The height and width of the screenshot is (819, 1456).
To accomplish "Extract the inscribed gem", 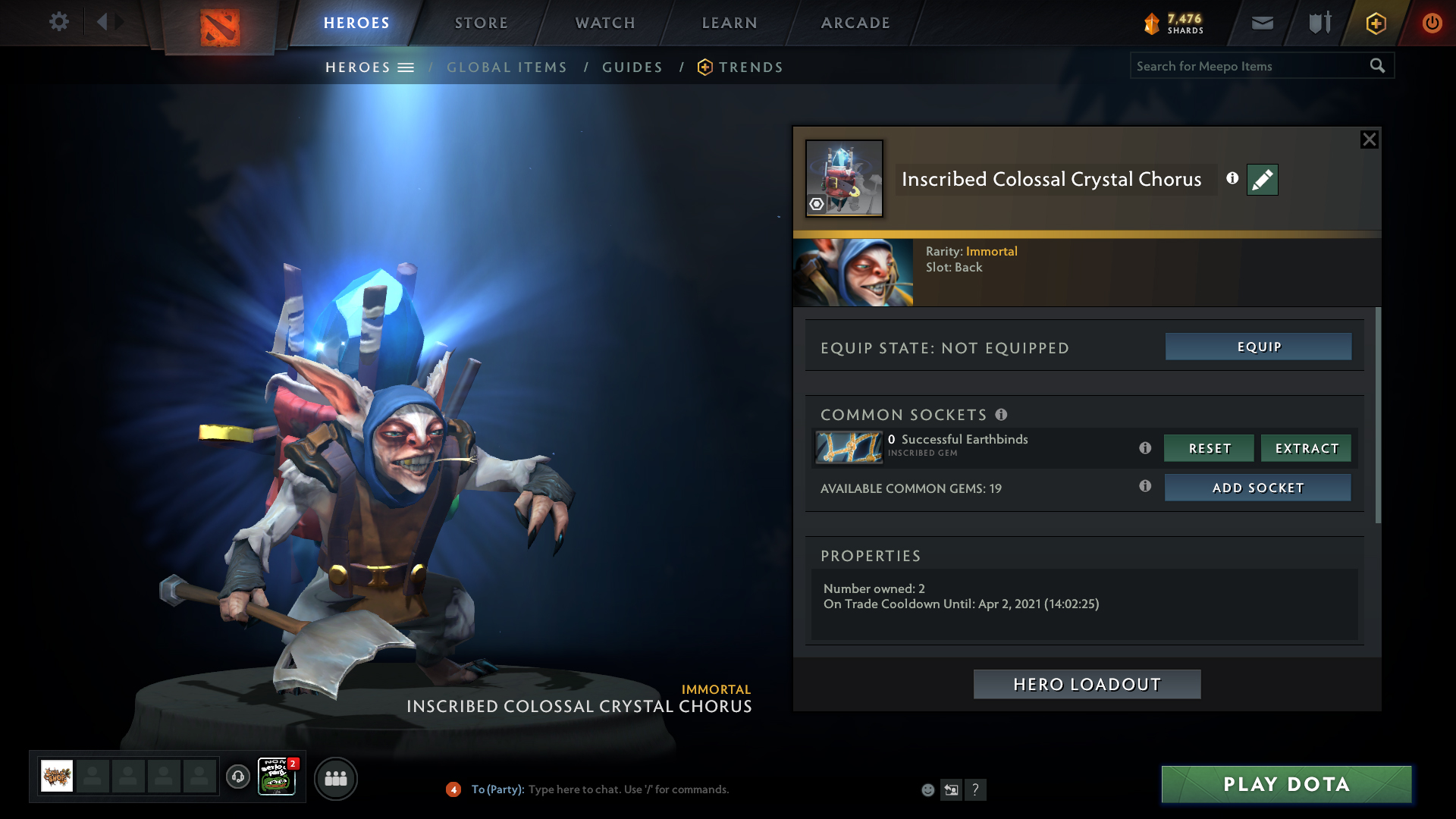I will 1306,448.
